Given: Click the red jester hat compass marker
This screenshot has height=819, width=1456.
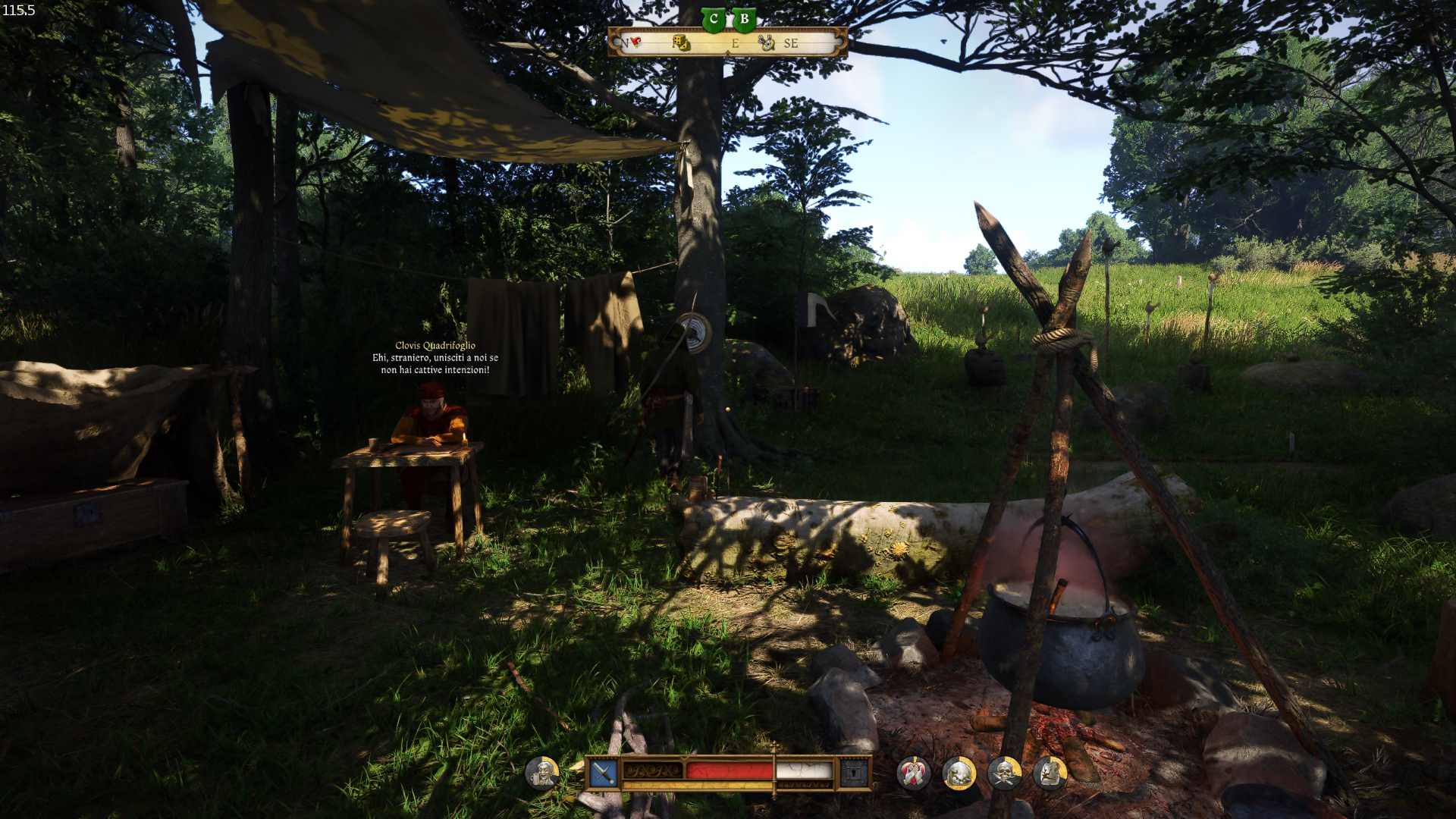Looking at the screenshot, I should click(x=634, y=42).
